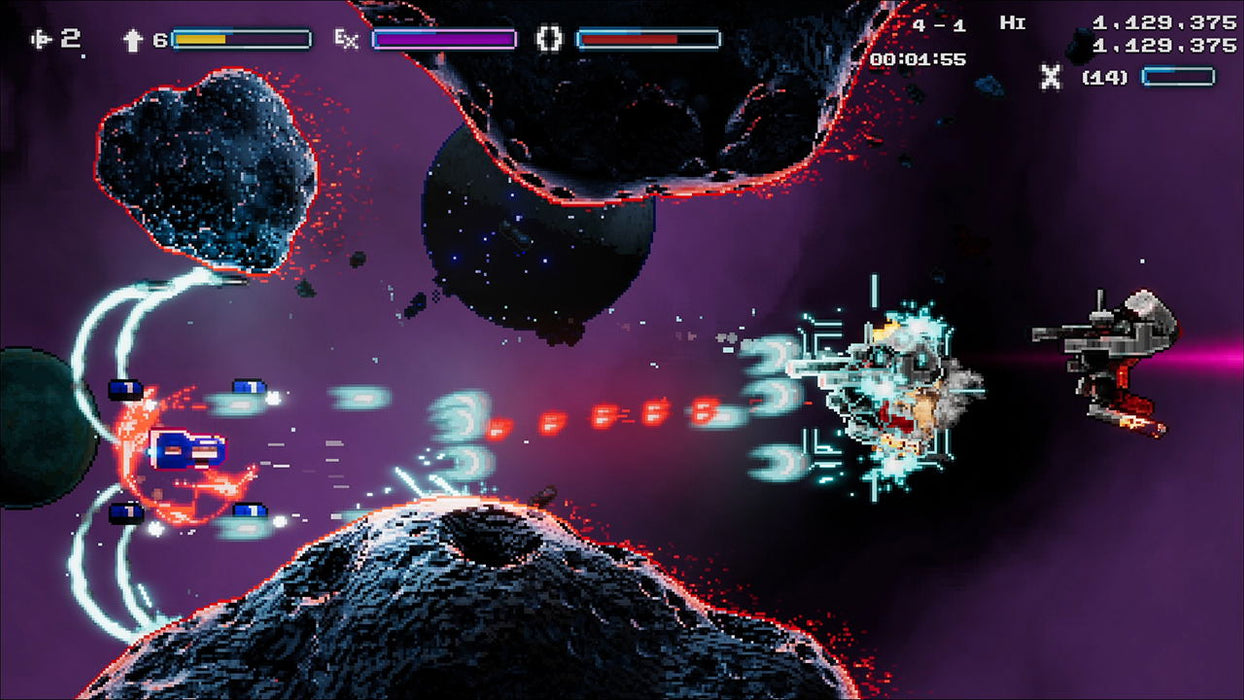
Task: Select the upward arrow power level icon
Action: point(133,40)
